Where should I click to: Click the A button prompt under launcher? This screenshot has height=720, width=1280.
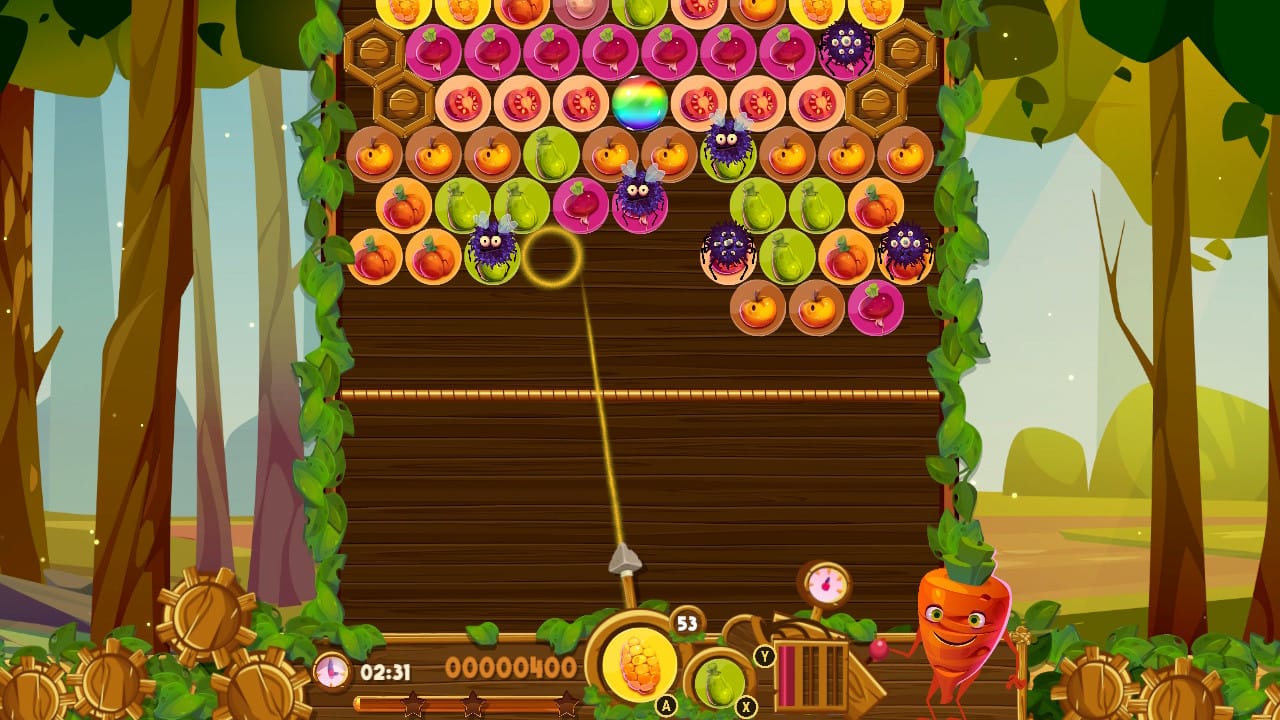[665, 704]
